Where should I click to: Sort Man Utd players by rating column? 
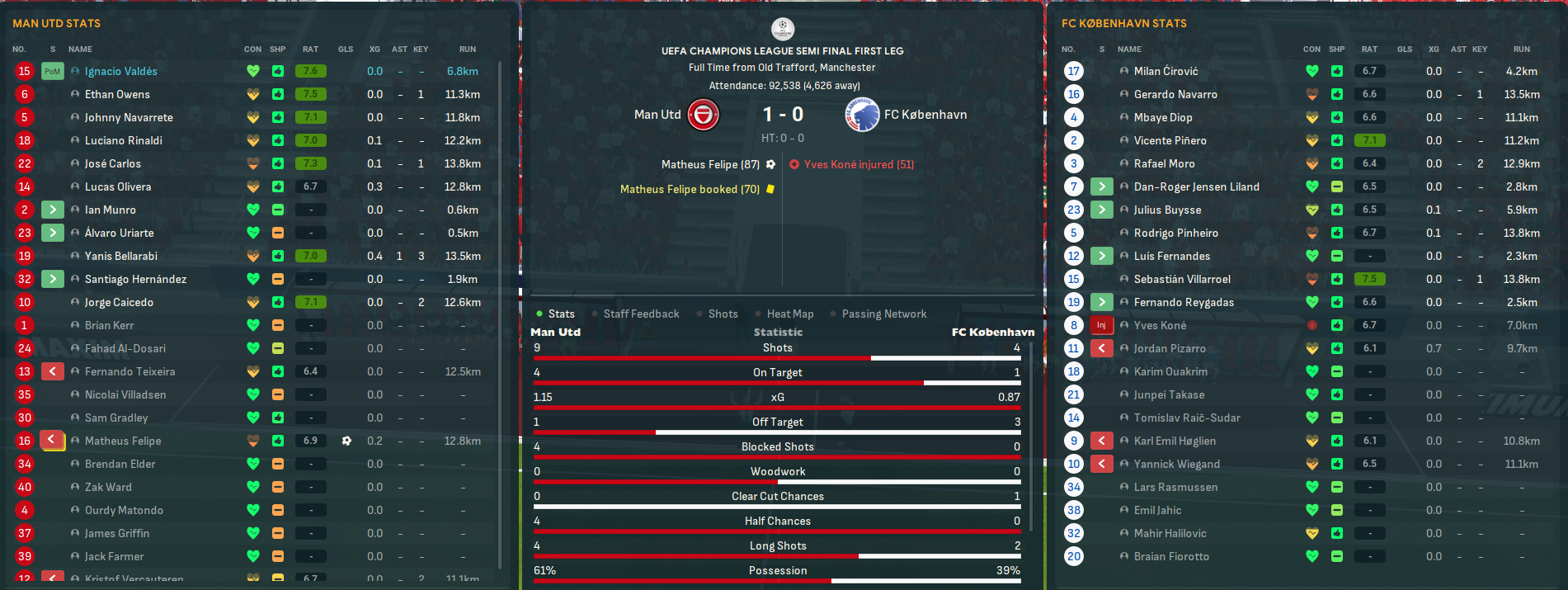point(310,50)
